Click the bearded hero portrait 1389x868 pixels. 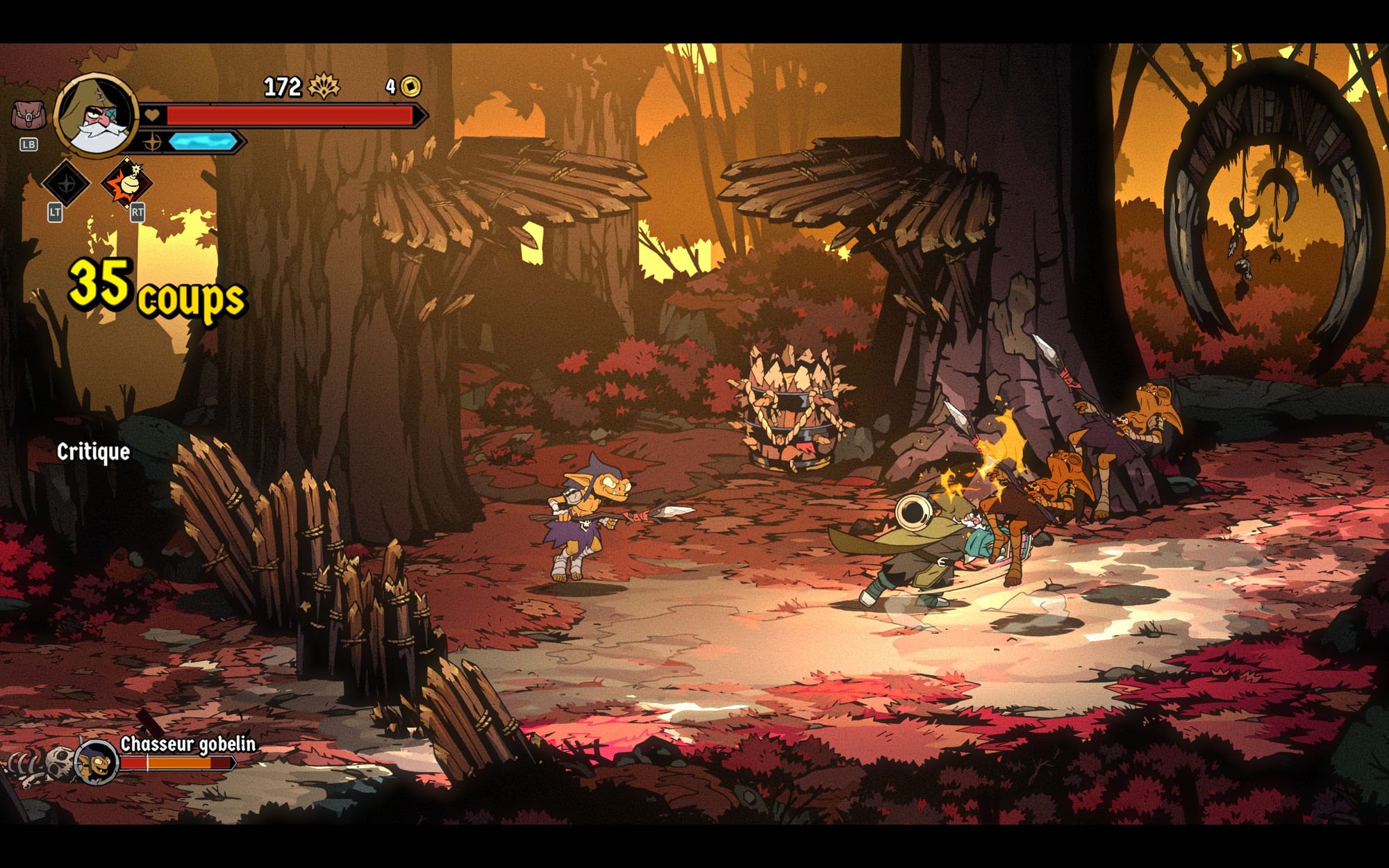(97, 116)
